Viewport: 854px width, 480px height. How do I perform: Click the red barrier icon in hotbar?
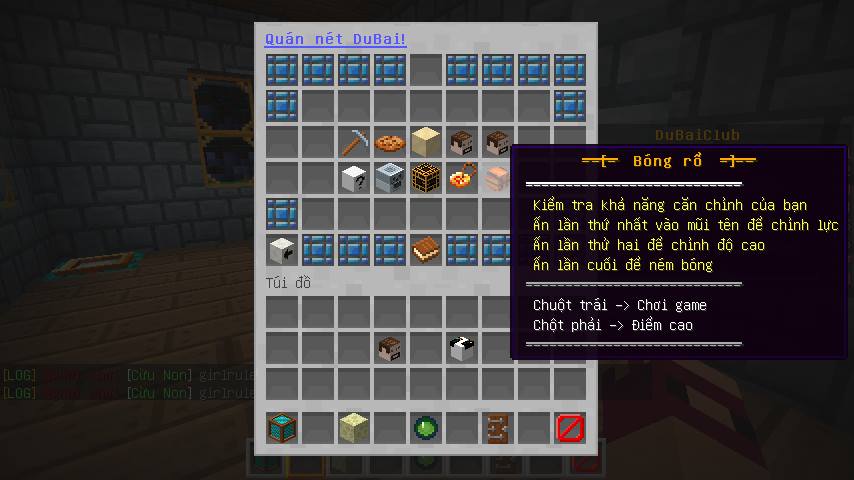[x=570, y=428]
